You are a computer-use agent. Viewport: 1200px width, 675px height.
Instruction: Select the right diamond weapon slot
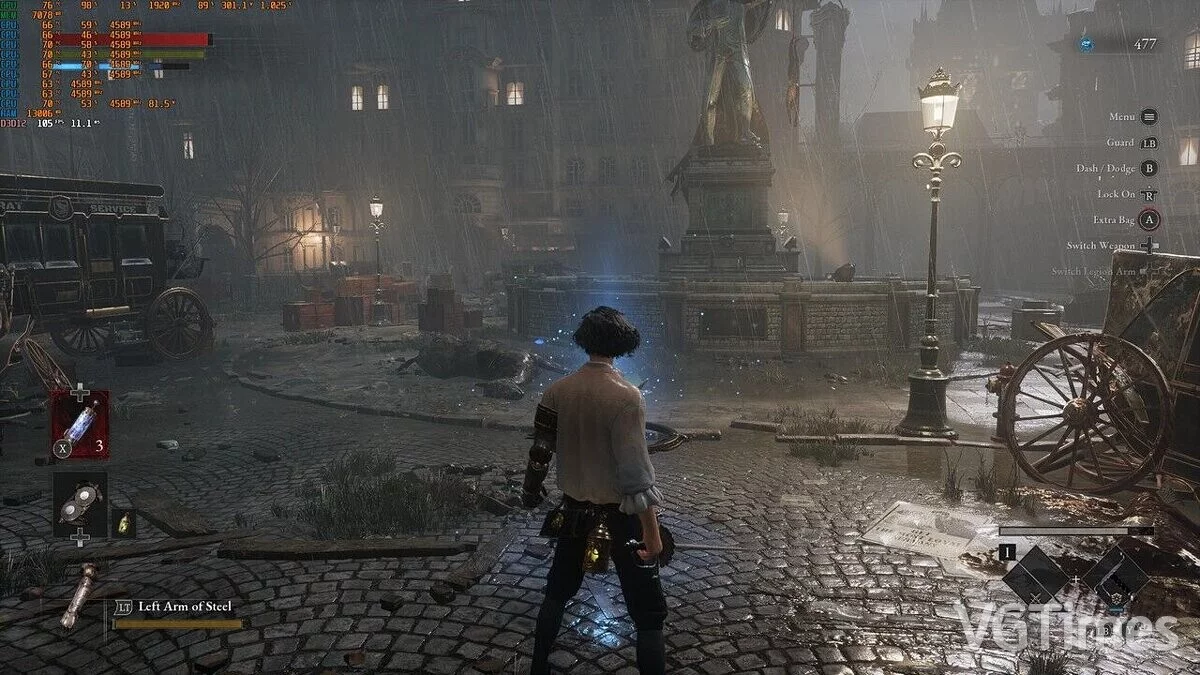coord(1114,576)
